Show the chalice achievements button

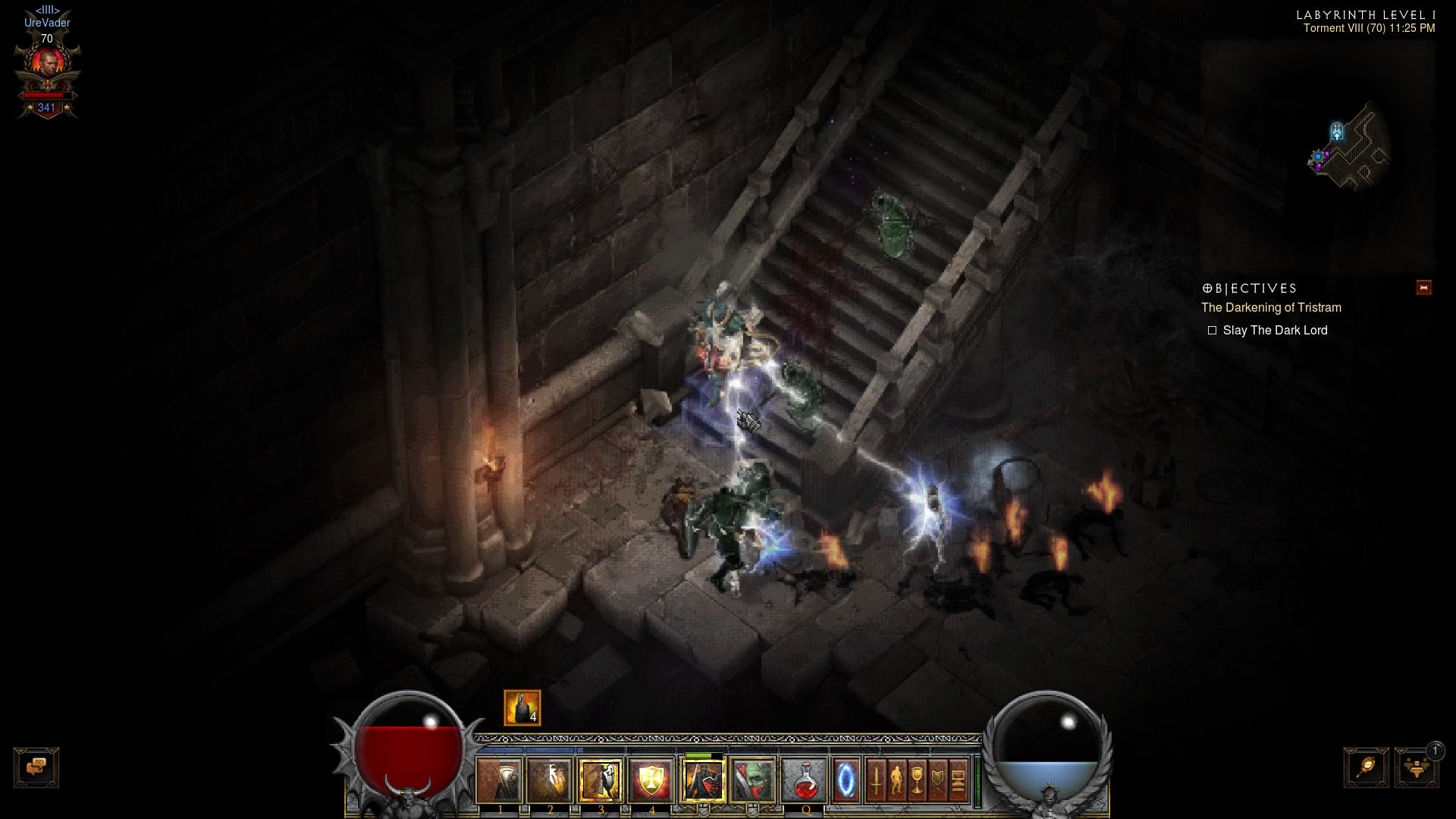click(x=917, y=780)
